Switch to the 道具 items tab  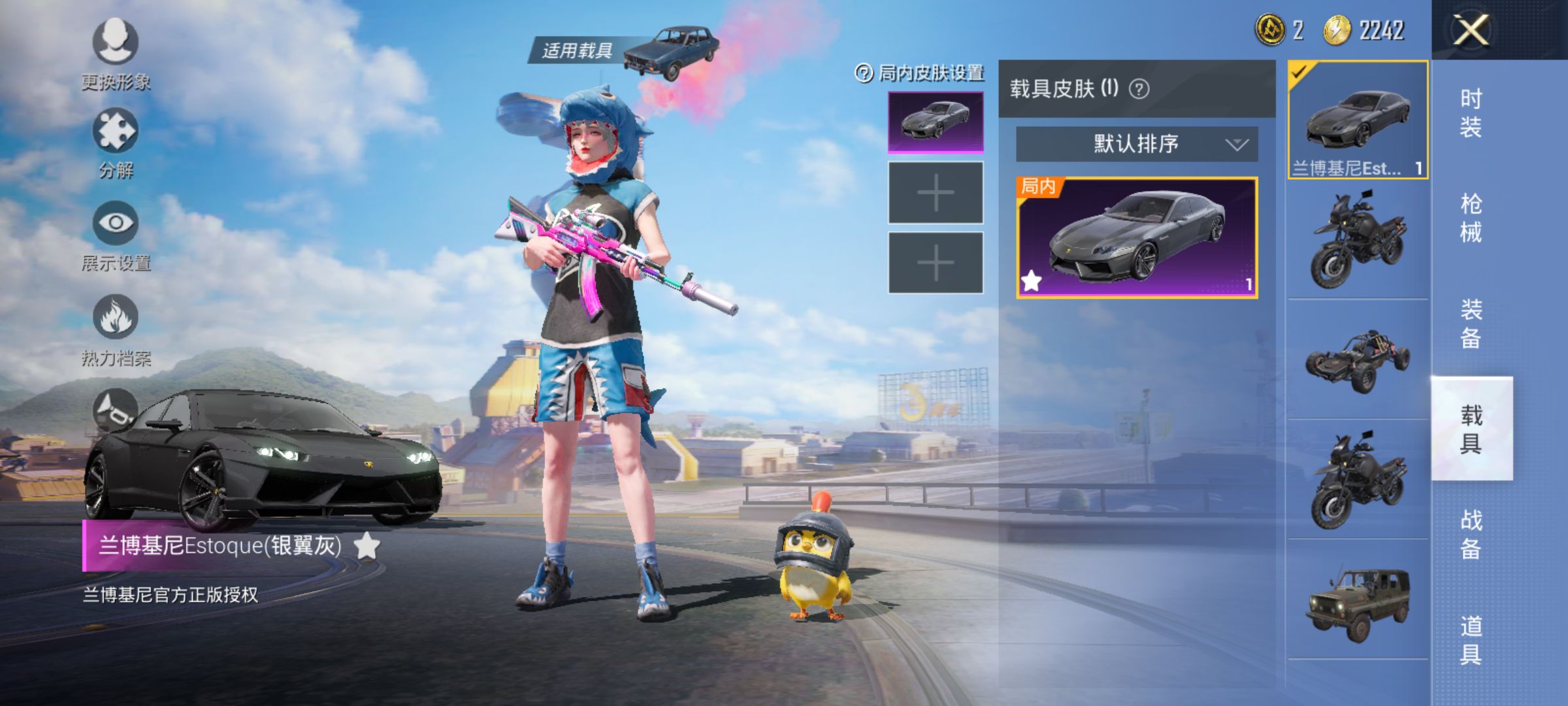point(1471,640)
